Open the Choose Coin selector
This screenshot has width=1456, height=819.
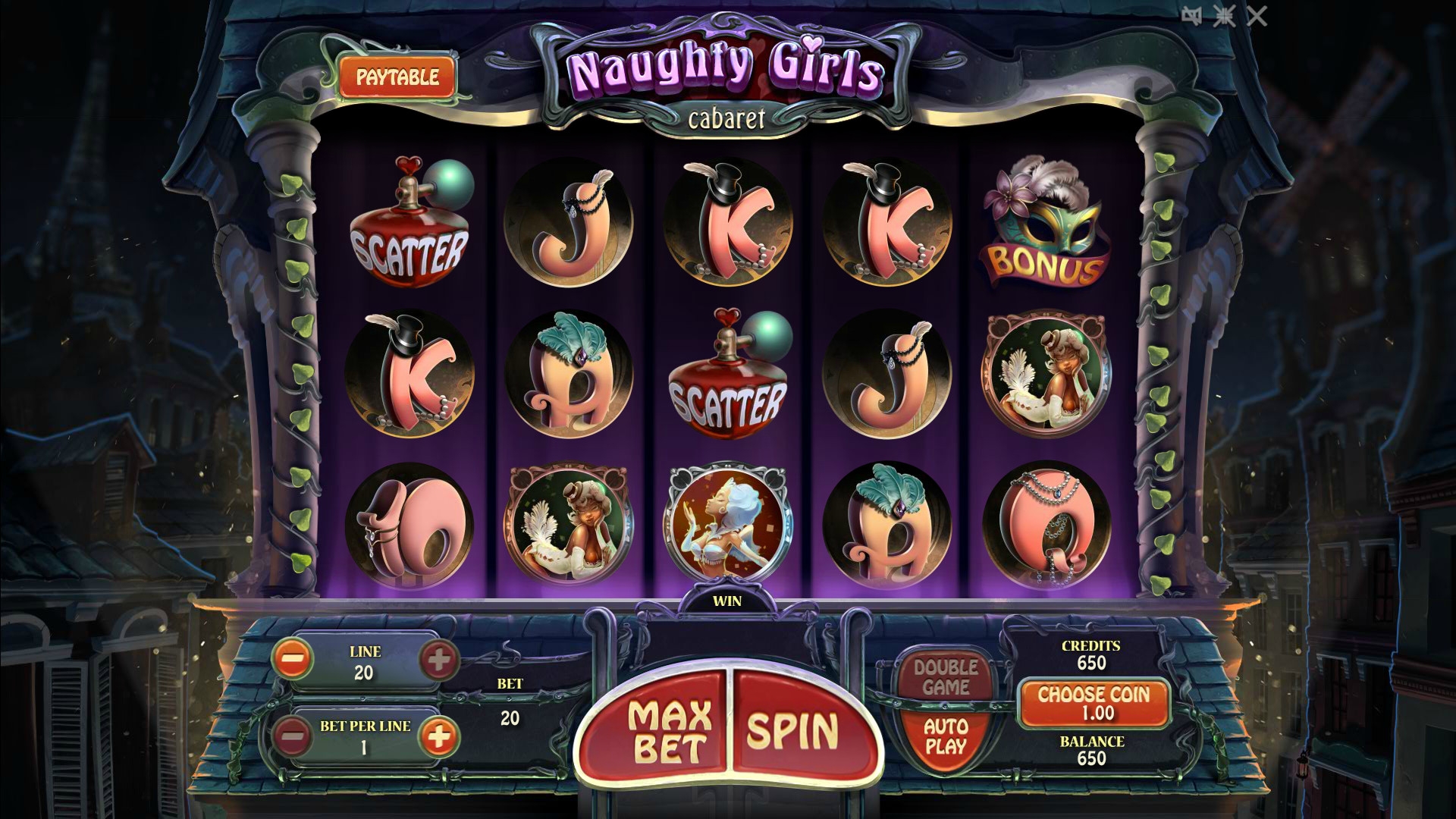[x=1093, y=703]
